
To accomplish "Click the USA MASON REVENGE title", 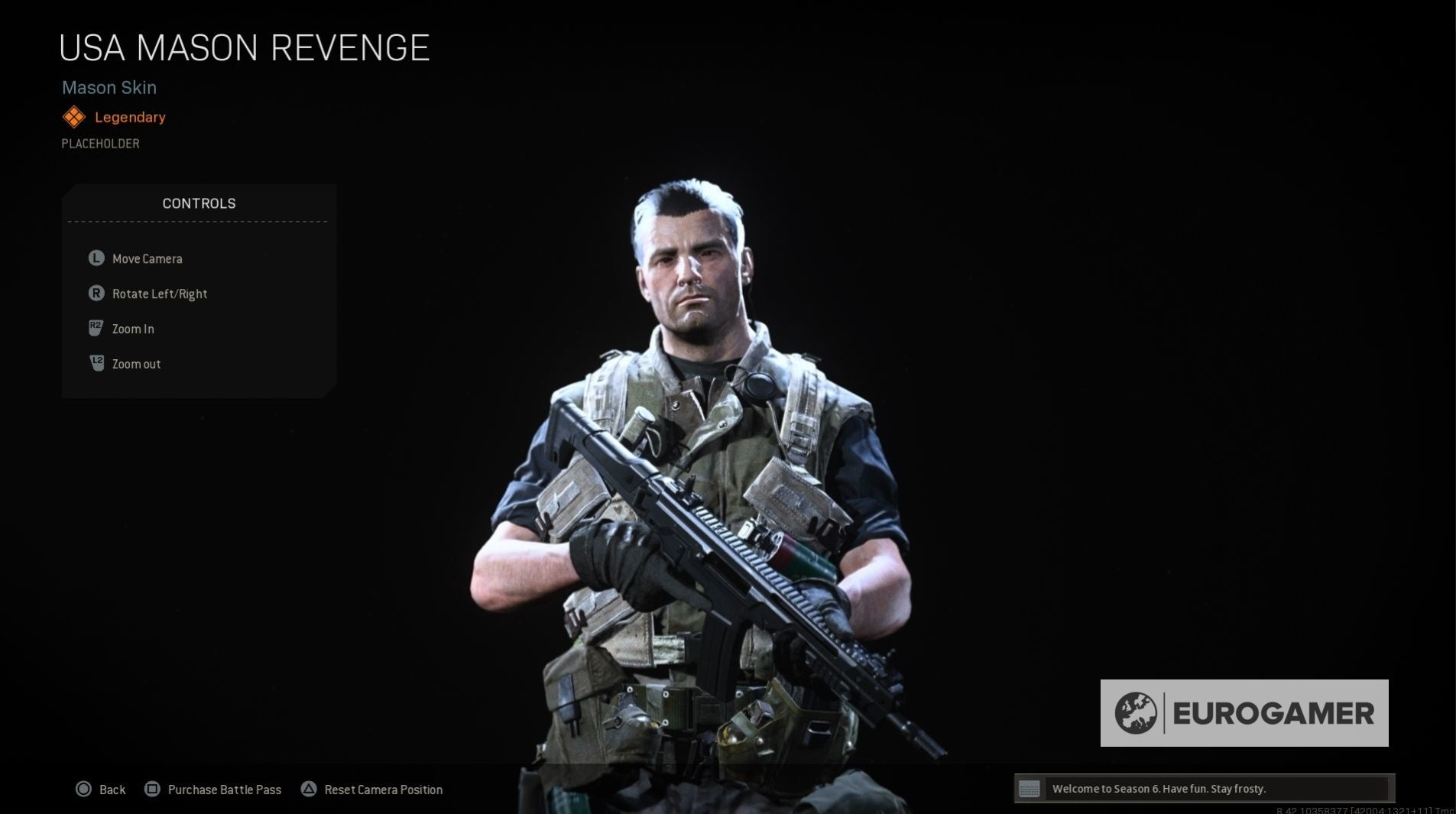I will (245, 47).
